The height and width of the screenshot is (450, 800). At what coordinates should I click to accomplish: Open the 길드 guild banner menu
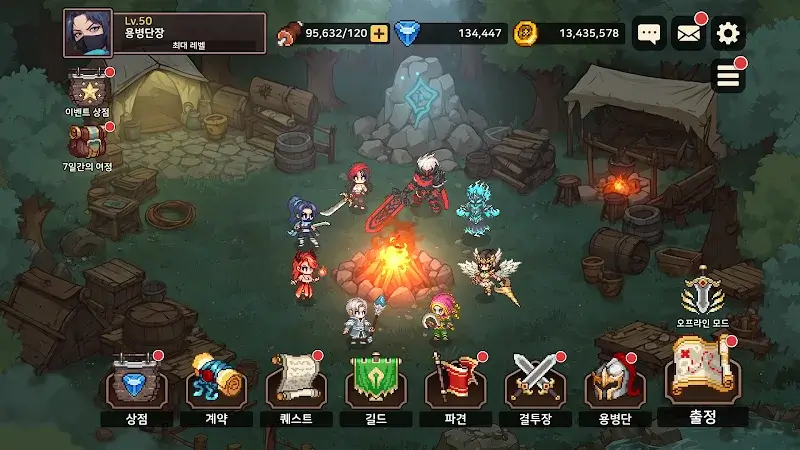pos(372,382)
